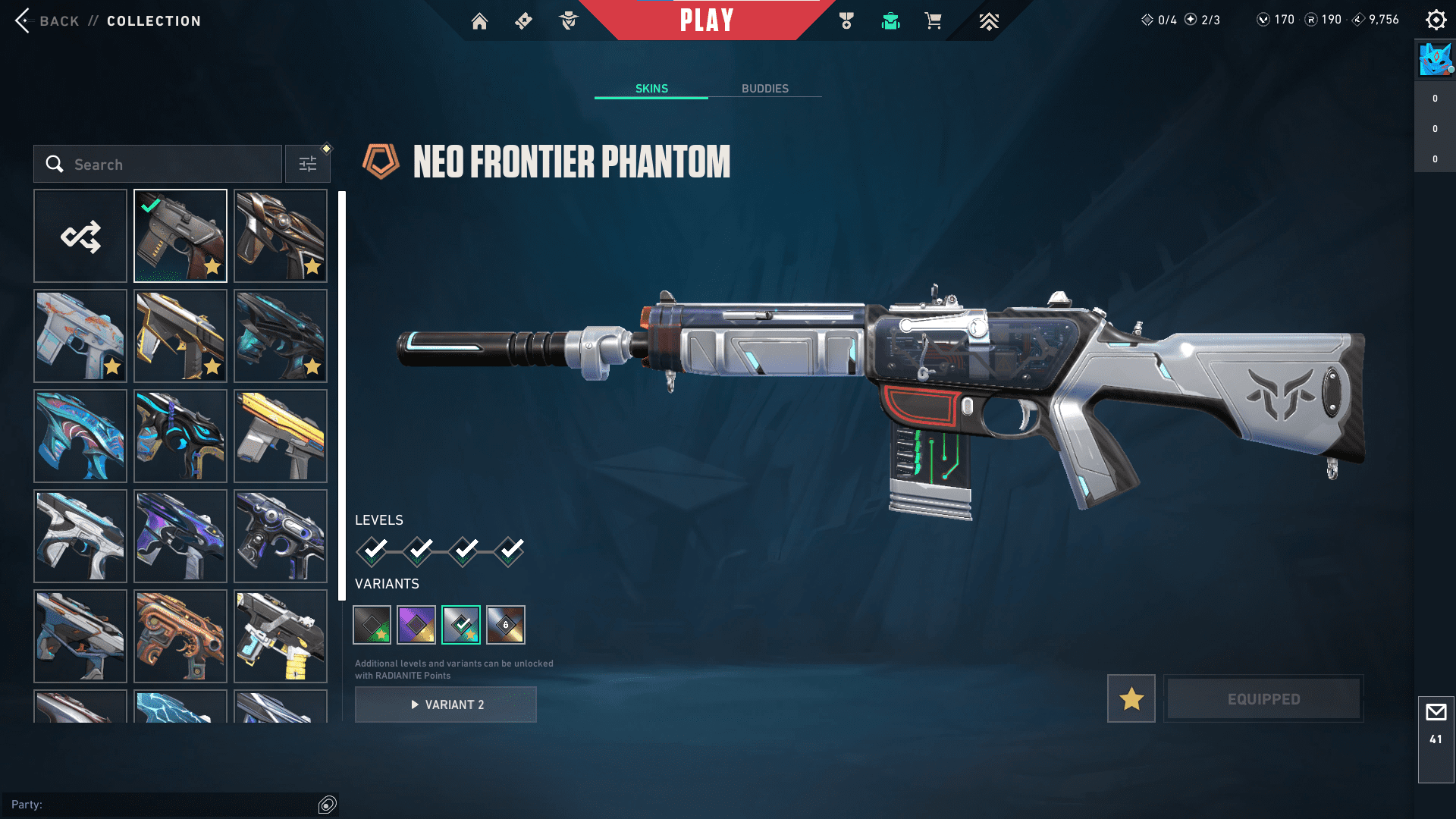This screenshot has width=1456, height=819.
Task: Select the copper ornate Phantom skin thumbnail
Action: click(180, 636)
